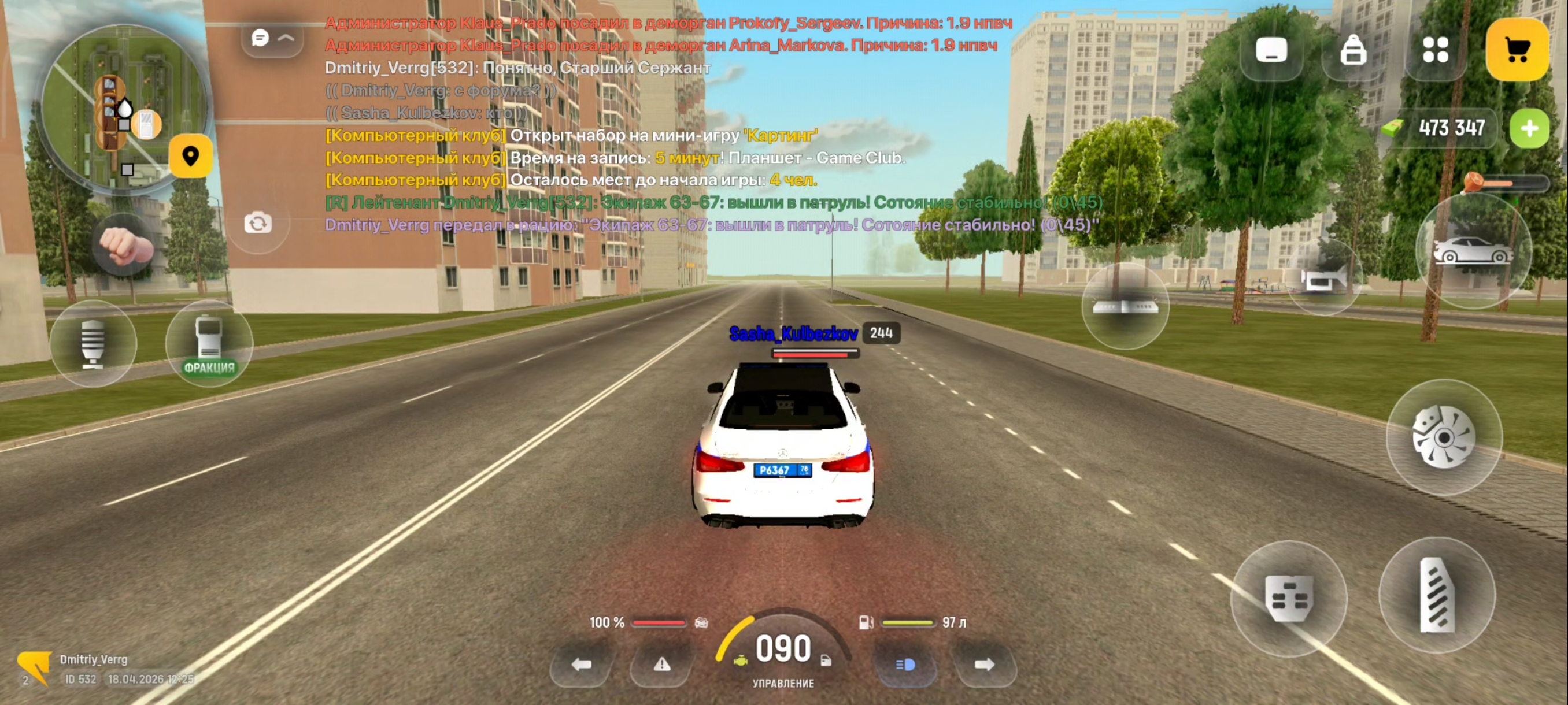Image resolution: width=1568 pixels, height=705 pixels.
Task: Open the backpack inventory
Action: click(x=1352, y=50)
